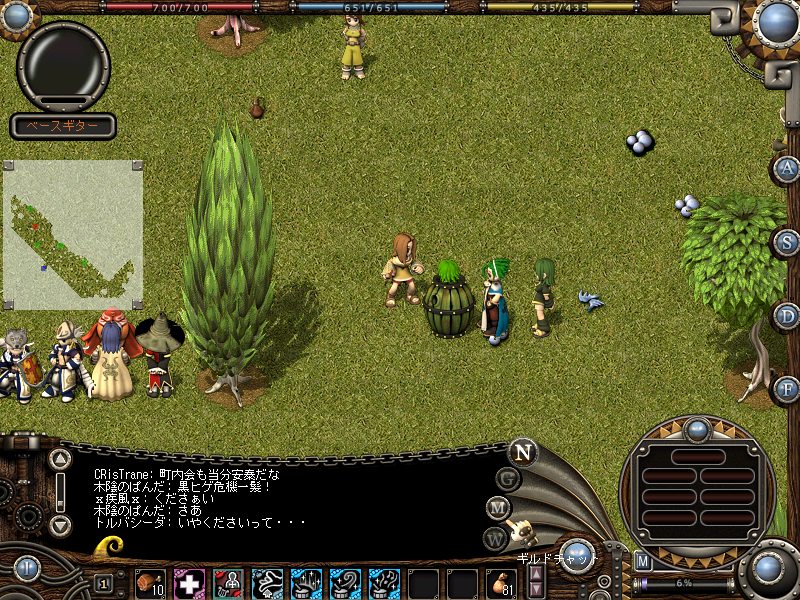Use the meat item with count 10
Image resolution: width=800 pixels, height=600 pixels.
(152, 582)
